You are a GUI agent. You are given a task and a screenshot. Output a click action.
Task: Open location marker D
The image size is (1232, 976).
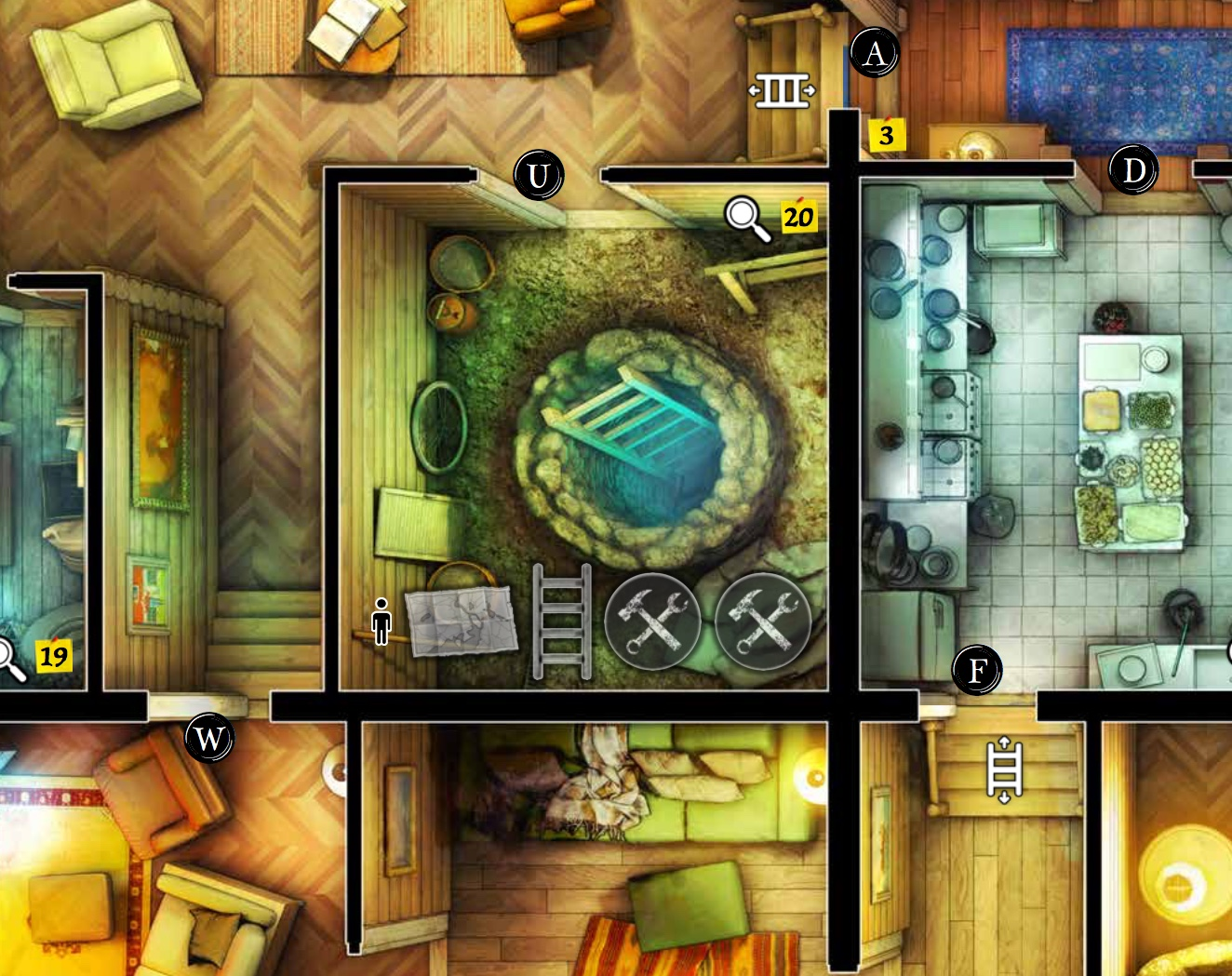tap(1133, 169)
